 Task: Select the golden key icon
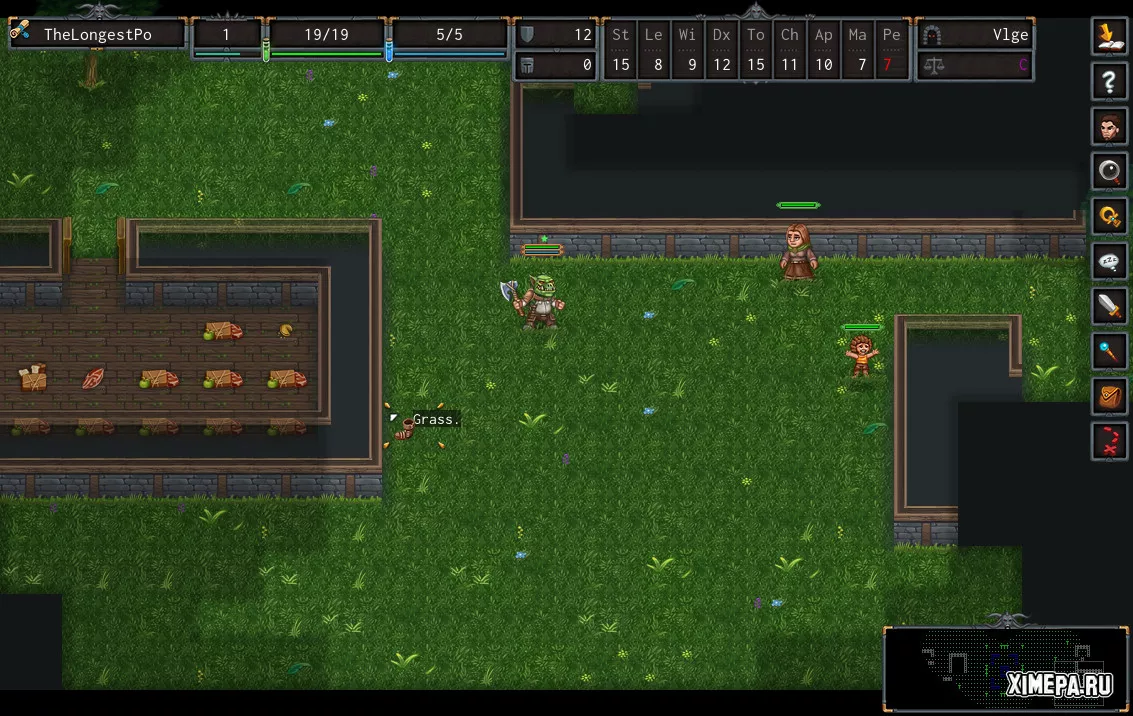click(1109, 216)
